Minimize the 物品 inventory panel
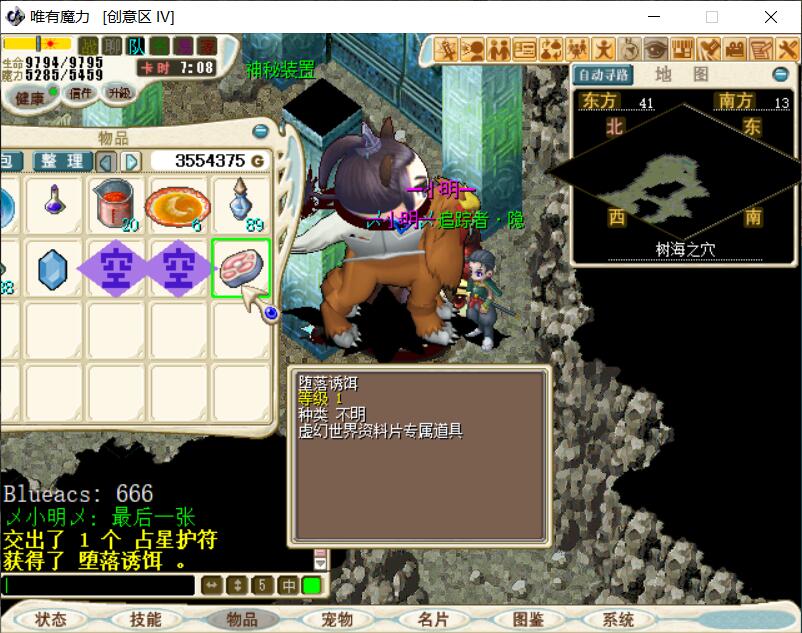 tap(260, 131)
